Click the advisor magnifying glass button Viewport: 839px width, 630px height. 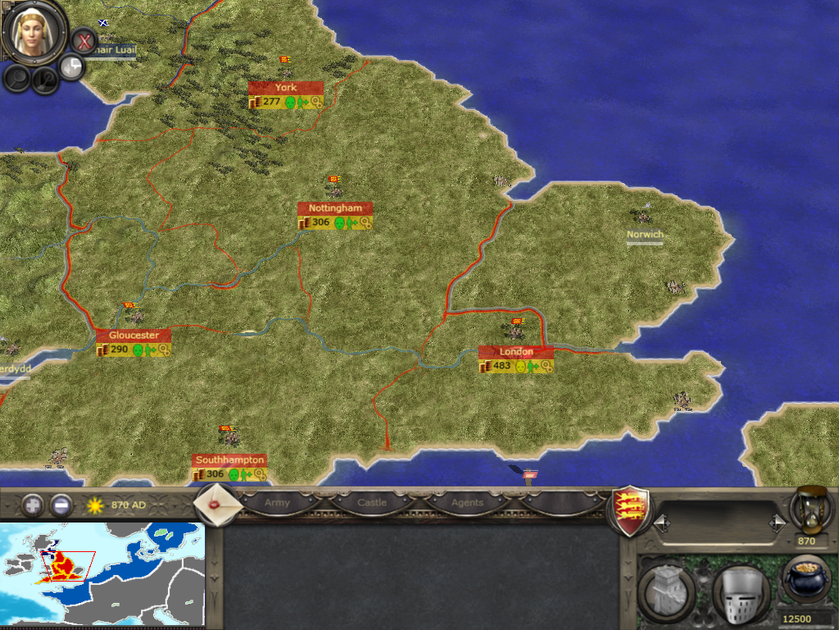[17, 77]
